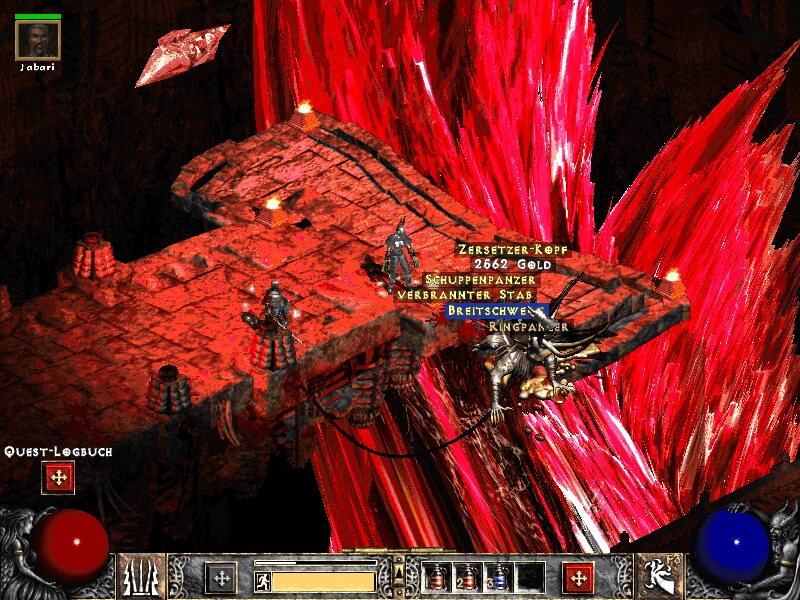Image resolution: width=800 pixels, height=600 pixels.
Task: Select mercenary Jabari's portrait
Action: (38, 40)
